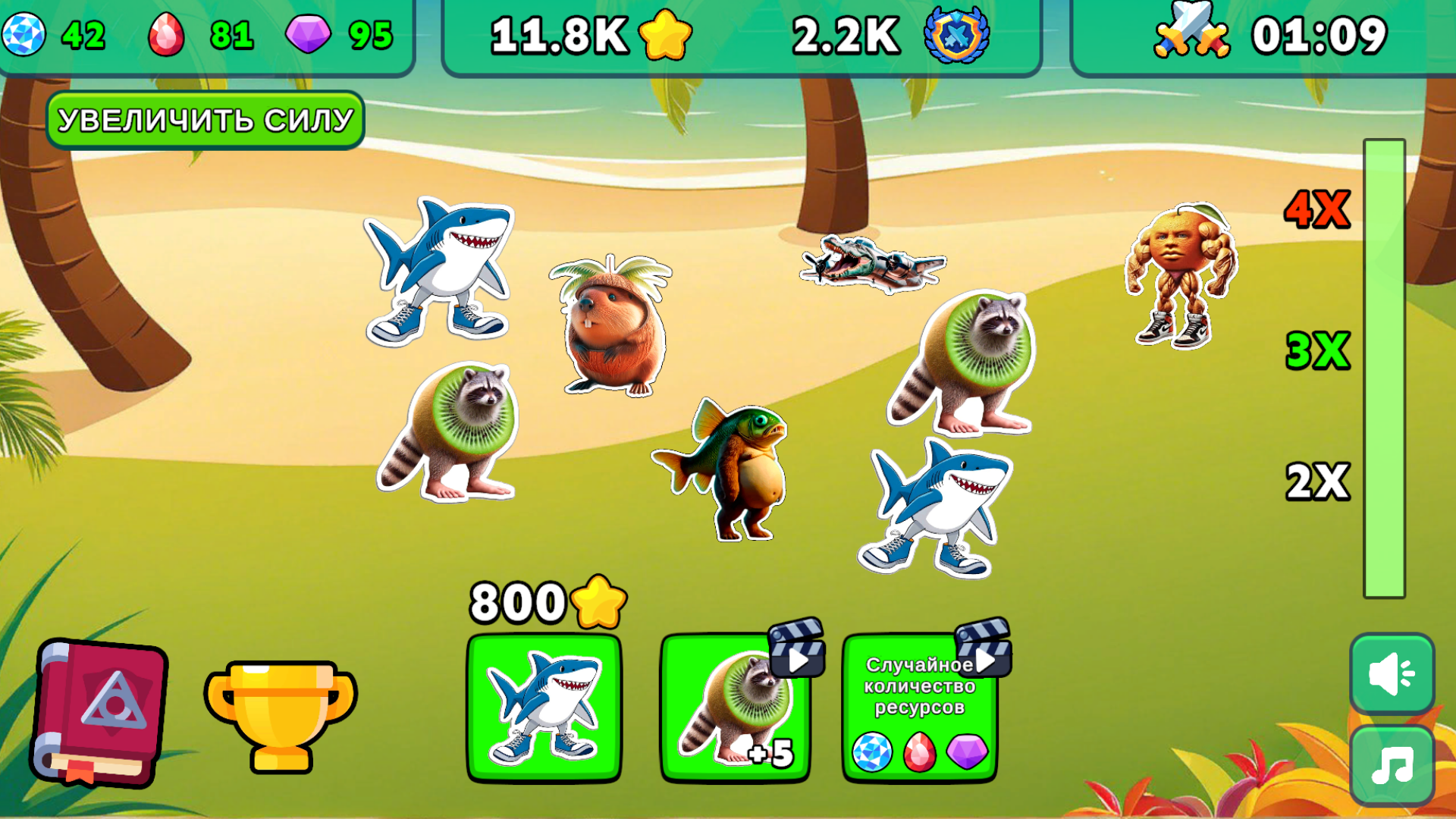This screenshot has height=819, width=1456.
Task: Click the red gem currency icon
Action: (165, 32)
